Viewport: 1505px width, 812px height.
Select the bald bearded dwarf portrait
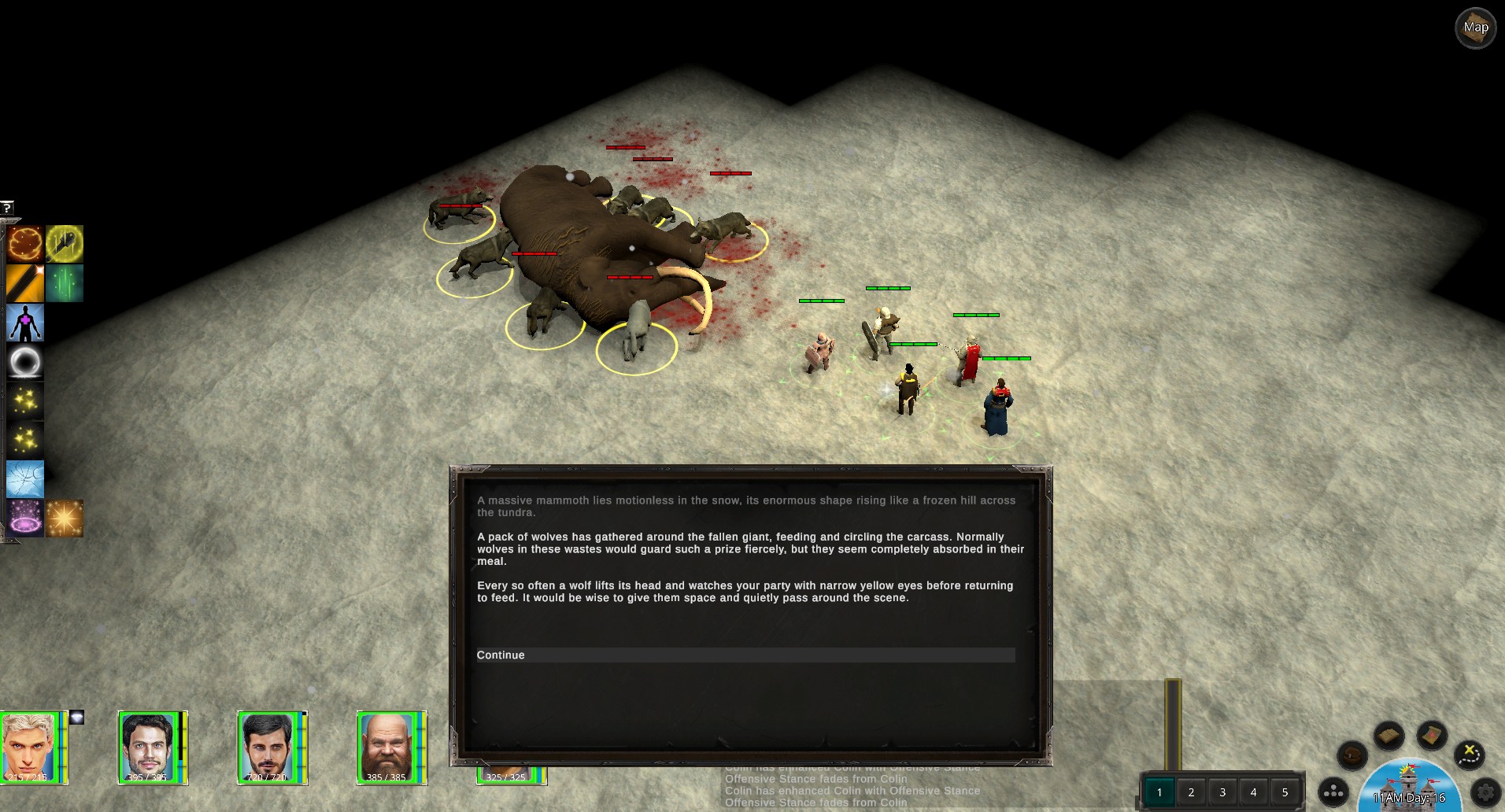tap(386, 746)
